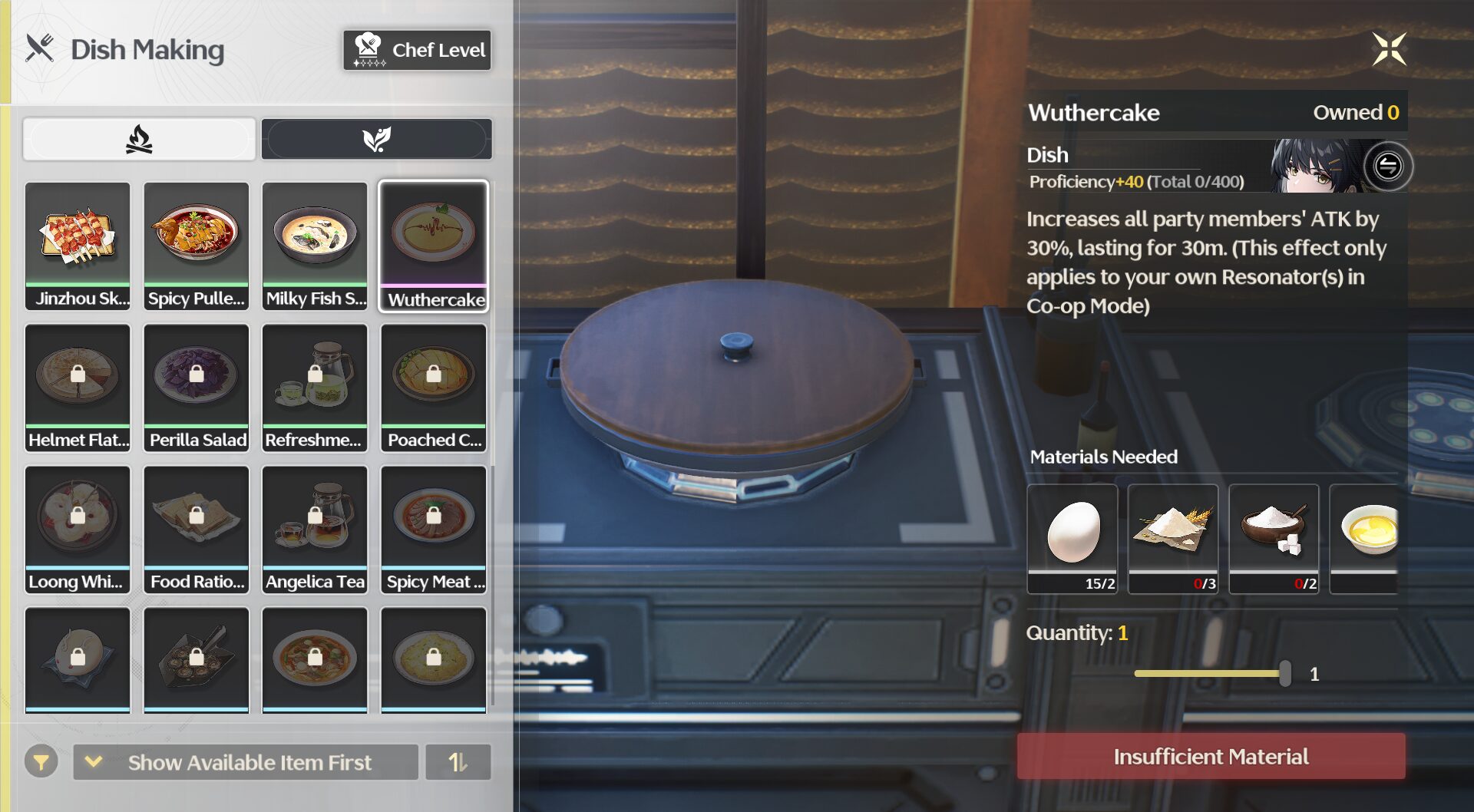Open the Chef Level panel
This screenshot has height=812, width=1474.
(417, 50)
